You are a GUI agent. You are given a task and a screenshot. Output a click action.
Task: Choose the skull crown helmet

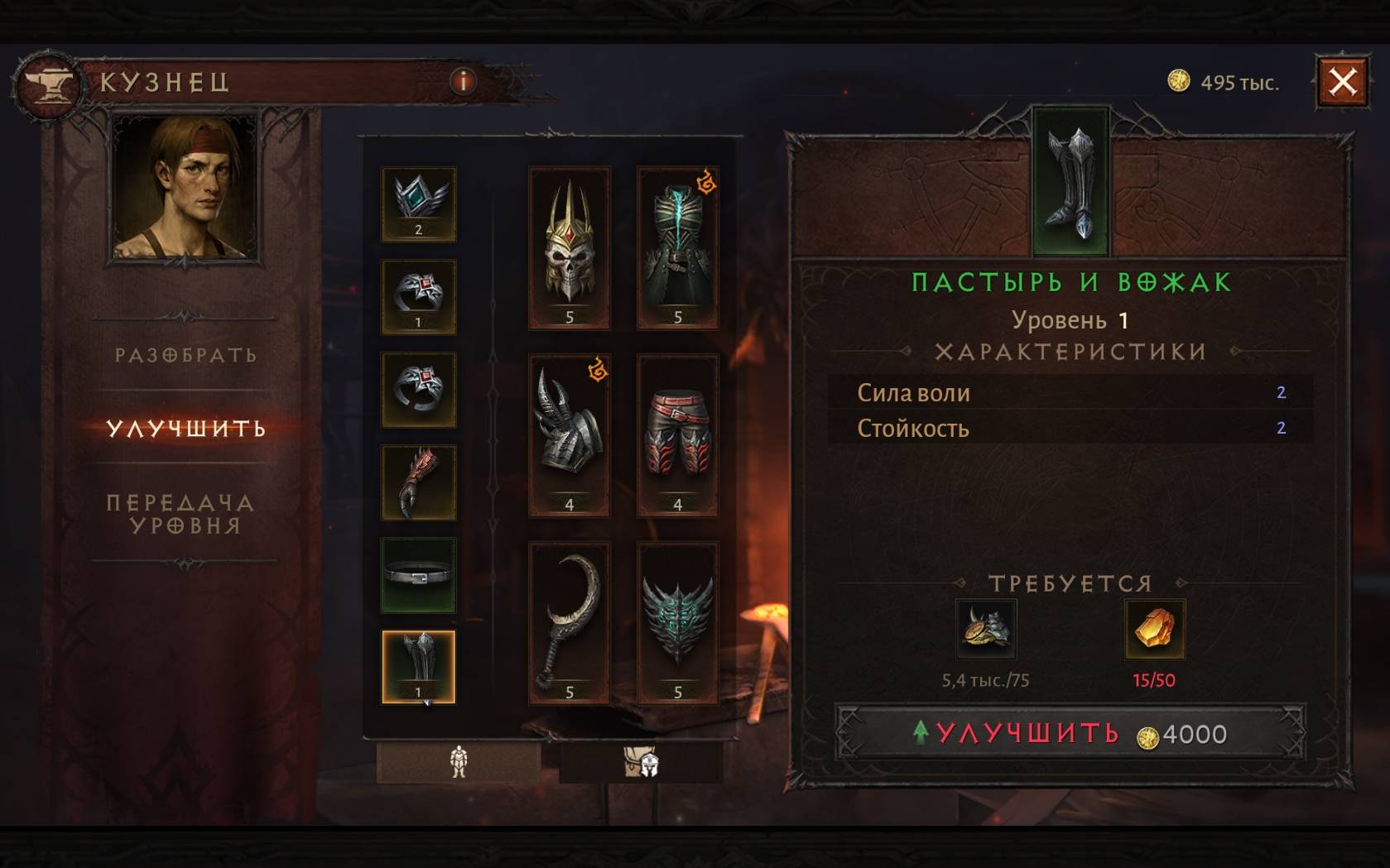point(569,247)
